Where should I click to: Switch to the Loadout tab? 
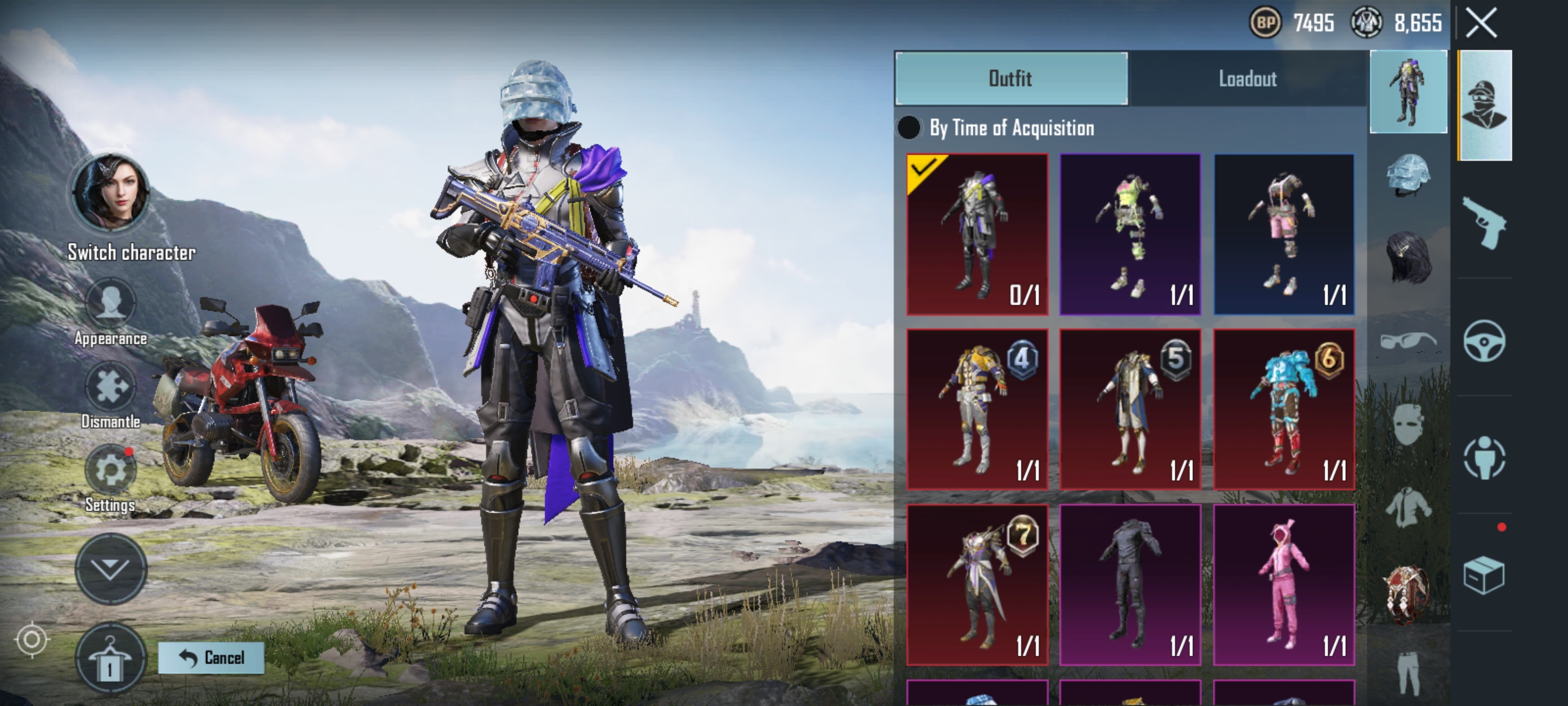[x=1247, y=79]
